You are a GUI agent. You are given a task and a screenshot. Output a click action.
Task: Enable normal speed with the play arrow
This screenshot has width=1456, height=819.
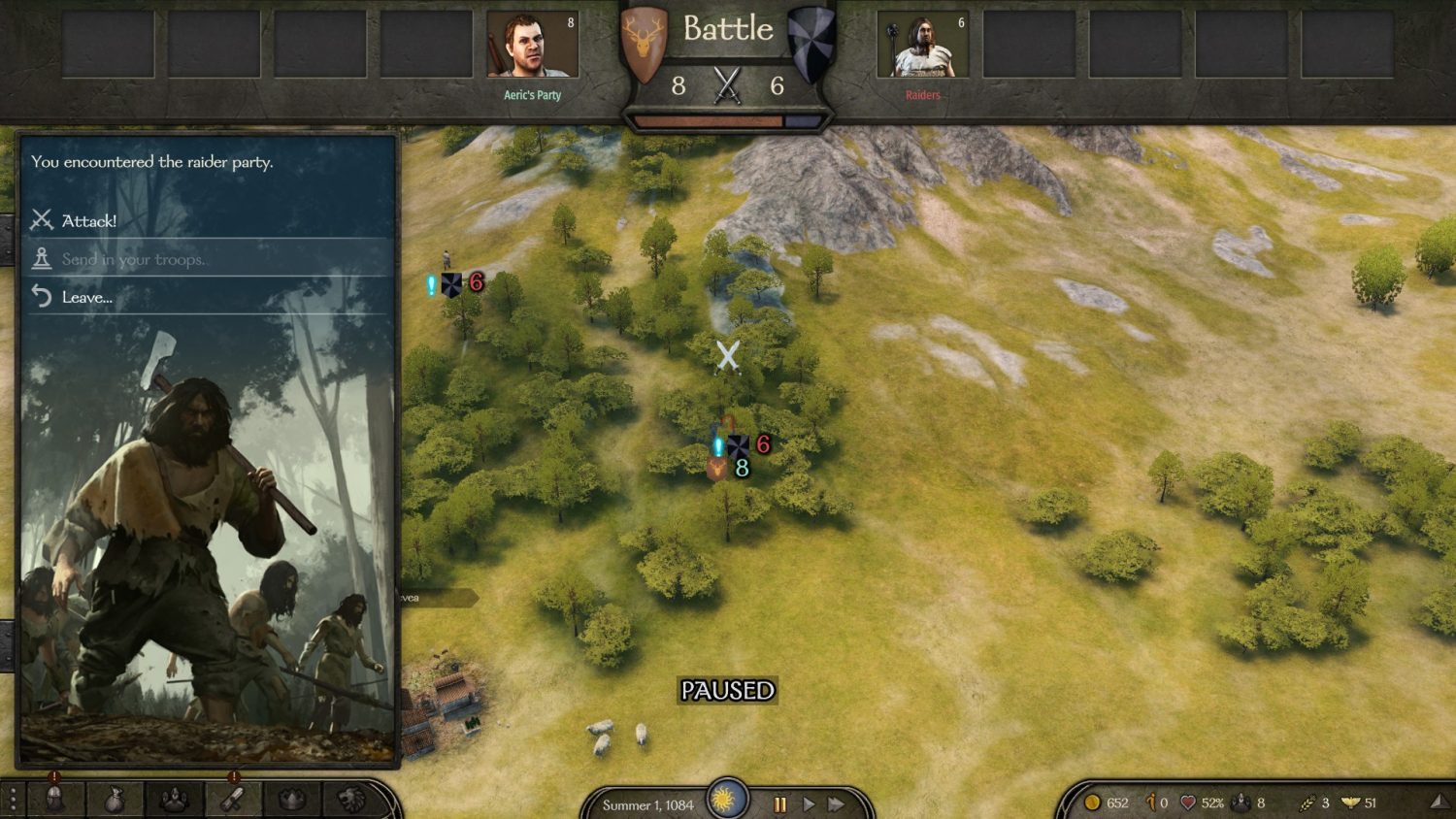click(x=811, y=803)
